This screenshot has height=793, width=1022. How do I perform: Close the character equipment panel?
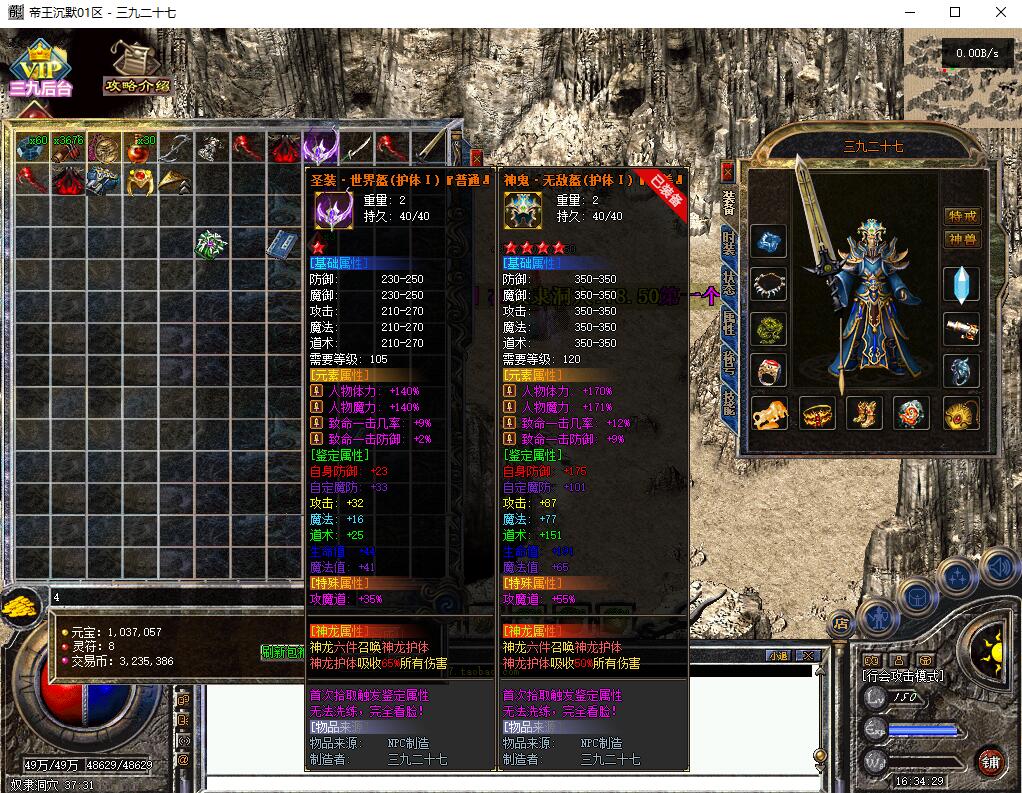(727, 171)
